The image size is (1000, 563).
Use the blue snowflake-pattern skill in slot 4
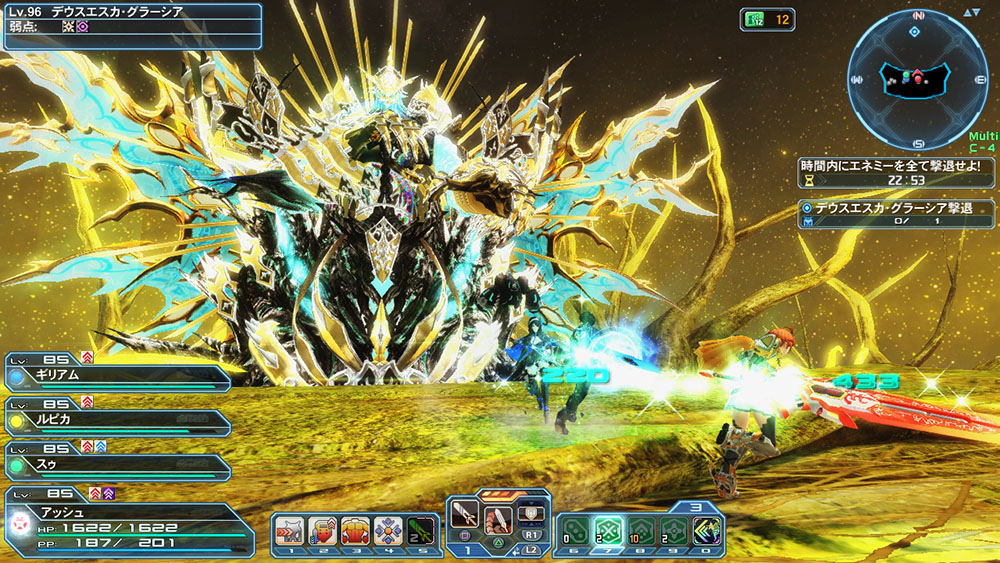coord(388,530)
